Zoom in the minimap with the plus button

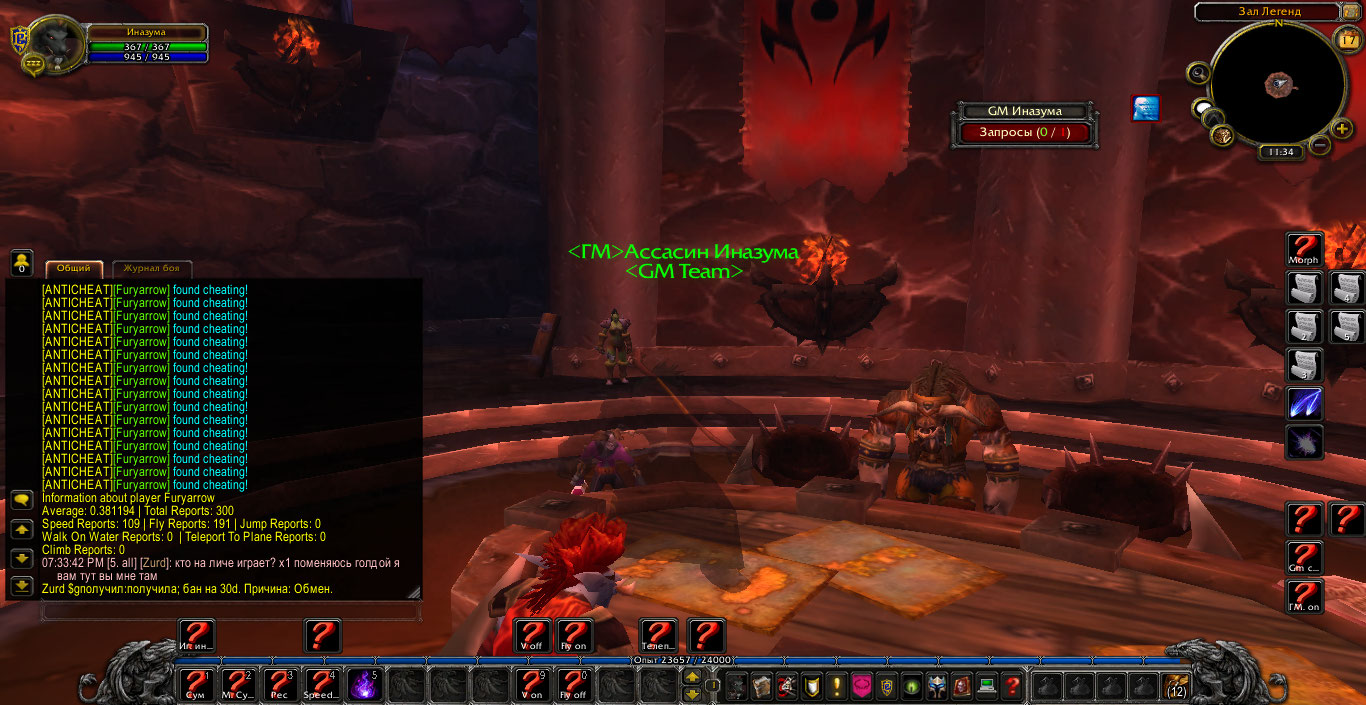(x=1341, y=129)
